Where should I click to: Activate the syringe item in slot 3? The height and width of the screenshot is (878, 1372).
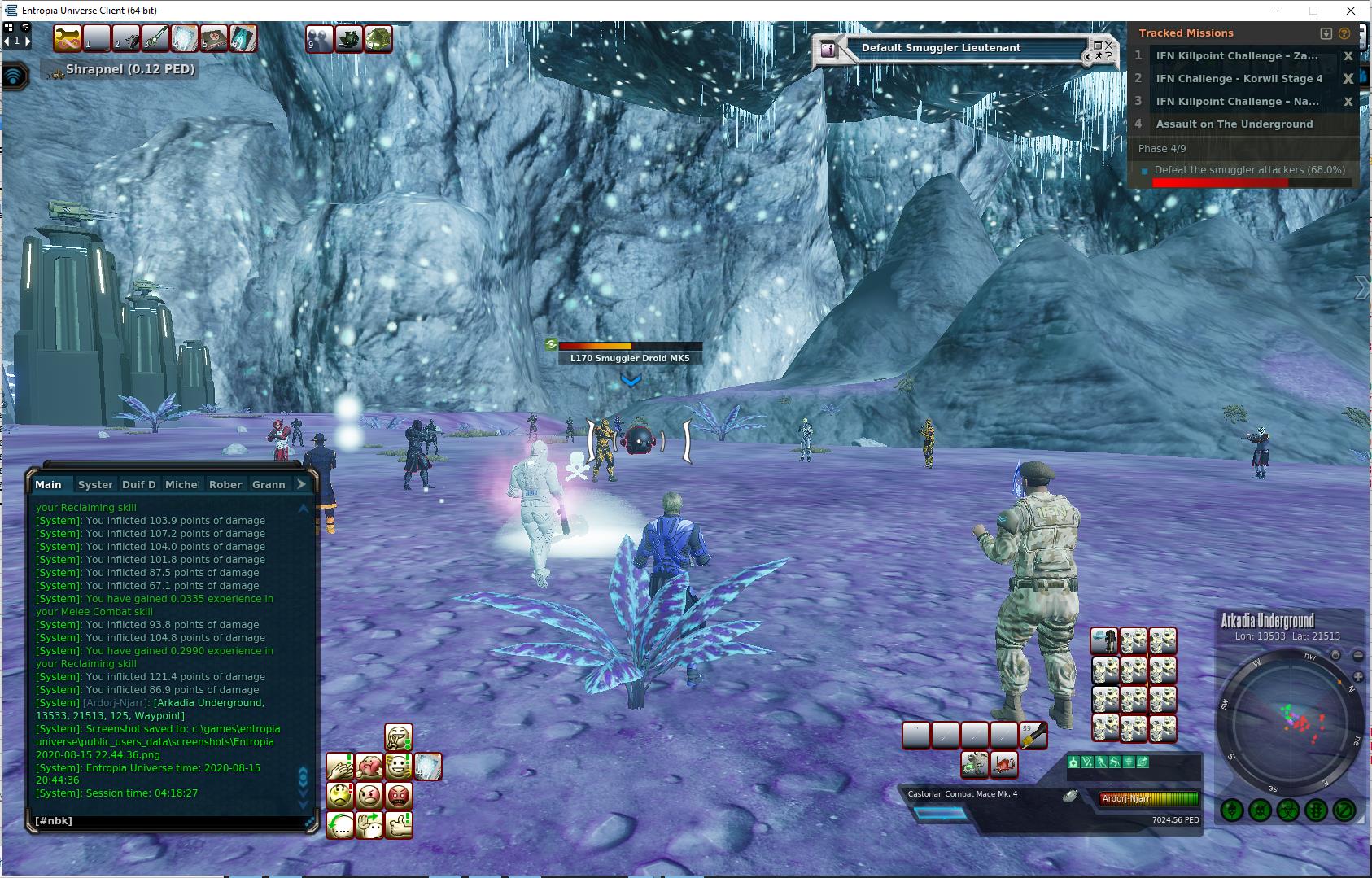tap(155, 38)
